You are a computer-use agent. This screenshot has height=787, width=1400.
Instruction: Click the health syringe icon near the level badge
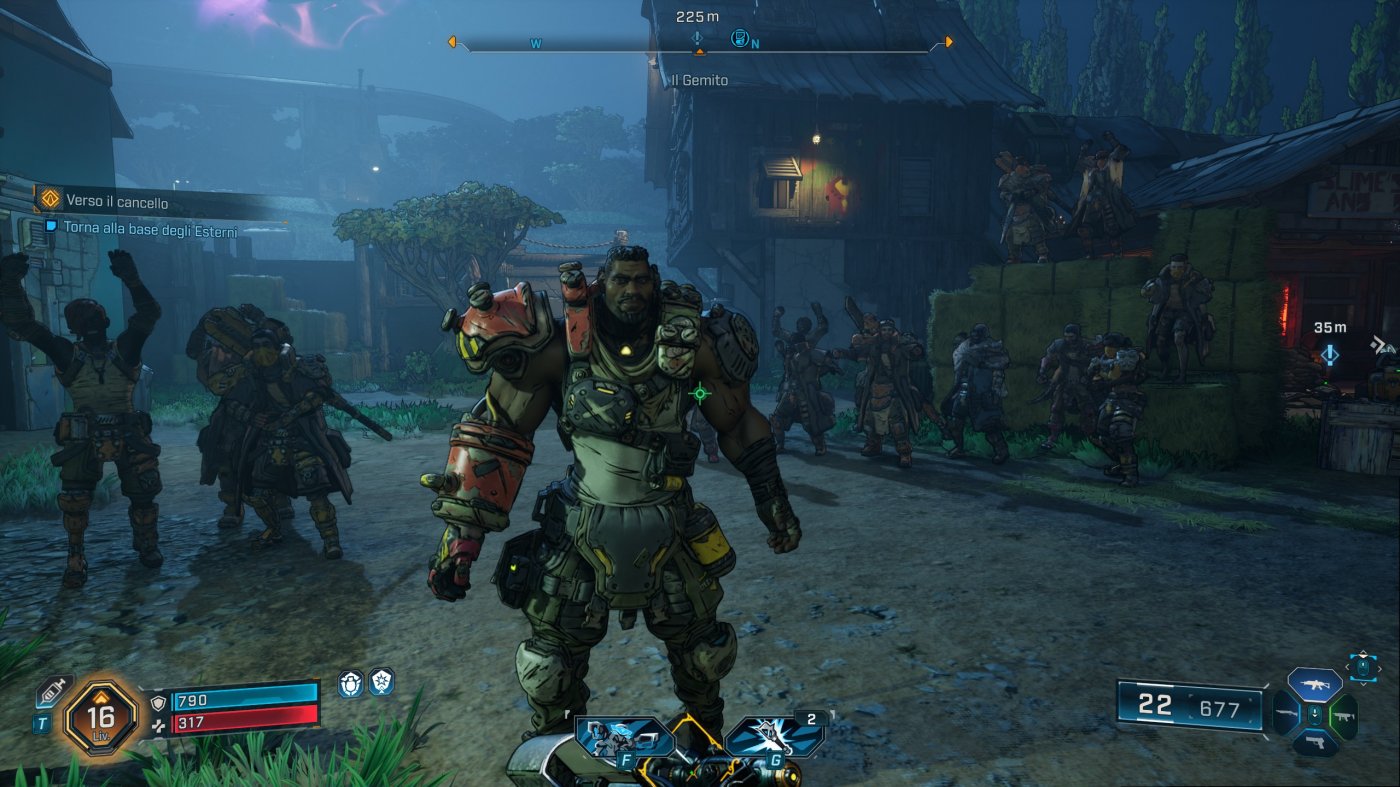point(53,691)
